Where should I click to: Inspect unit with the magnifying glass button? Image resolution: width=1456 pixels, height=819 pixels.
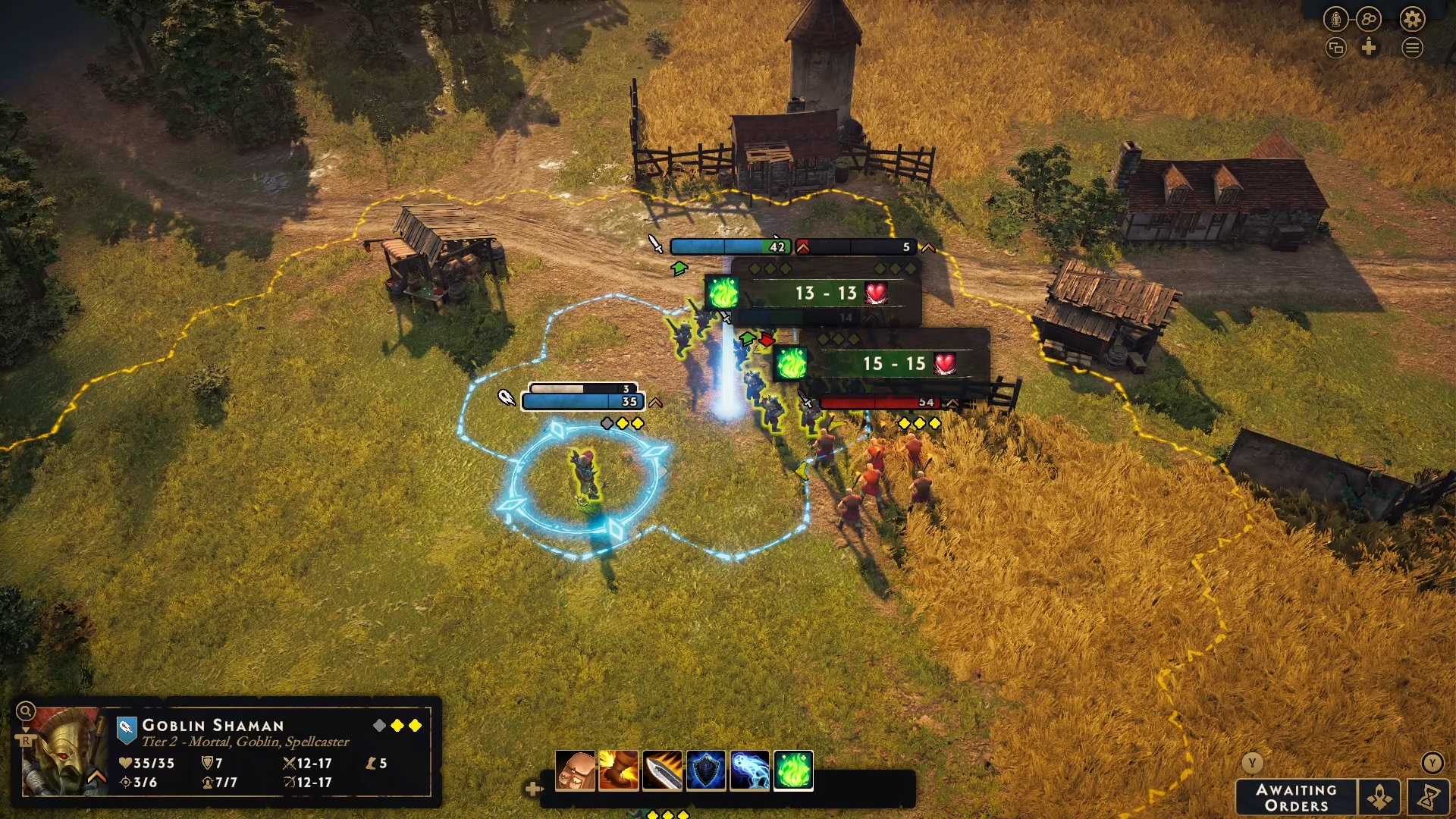pos(25,711)
